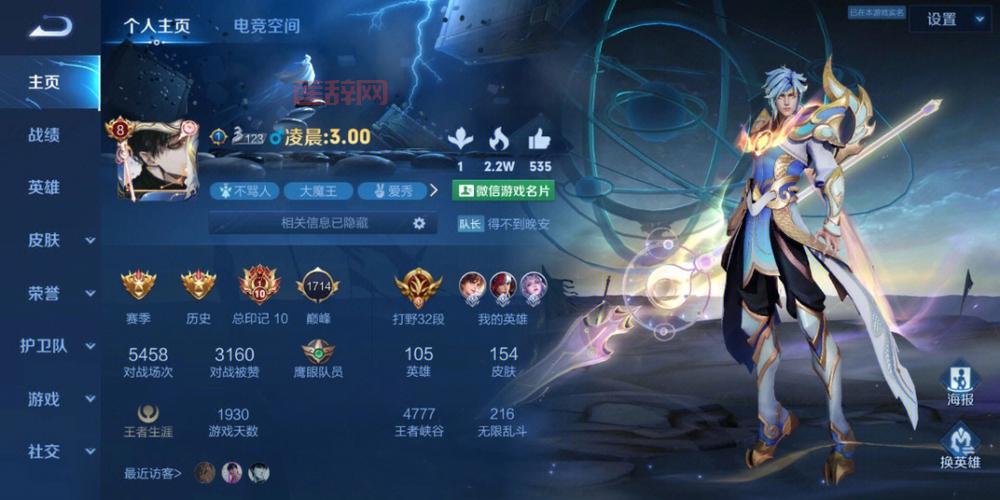This screenshot has width=1000, height=500.
Task: View the 巅峰 1714 rating badge
Action: (x=318, y=288)
